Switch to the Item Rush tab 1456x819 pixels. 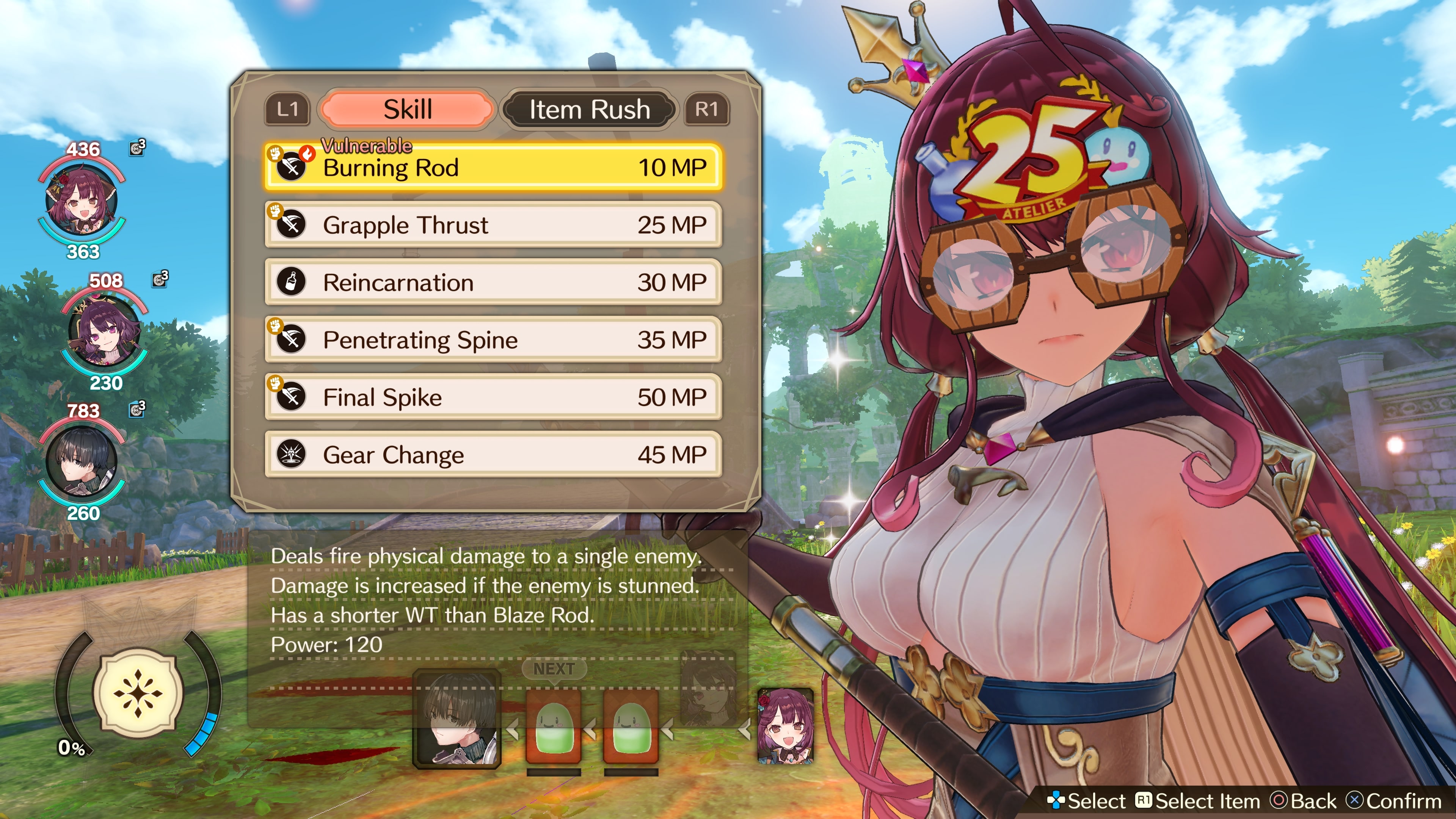[589, 109]
